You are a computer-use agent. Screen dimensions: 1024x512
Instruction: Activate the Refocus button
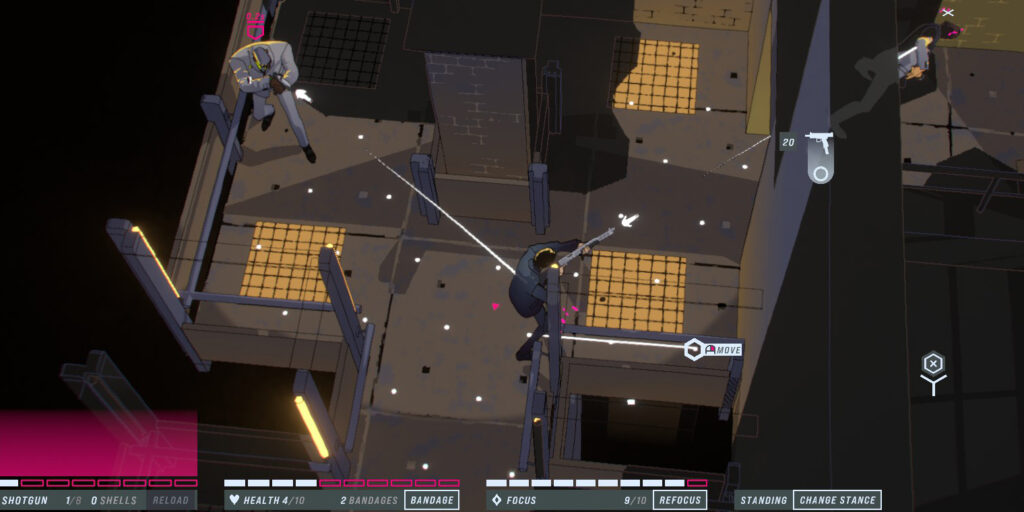680,500
